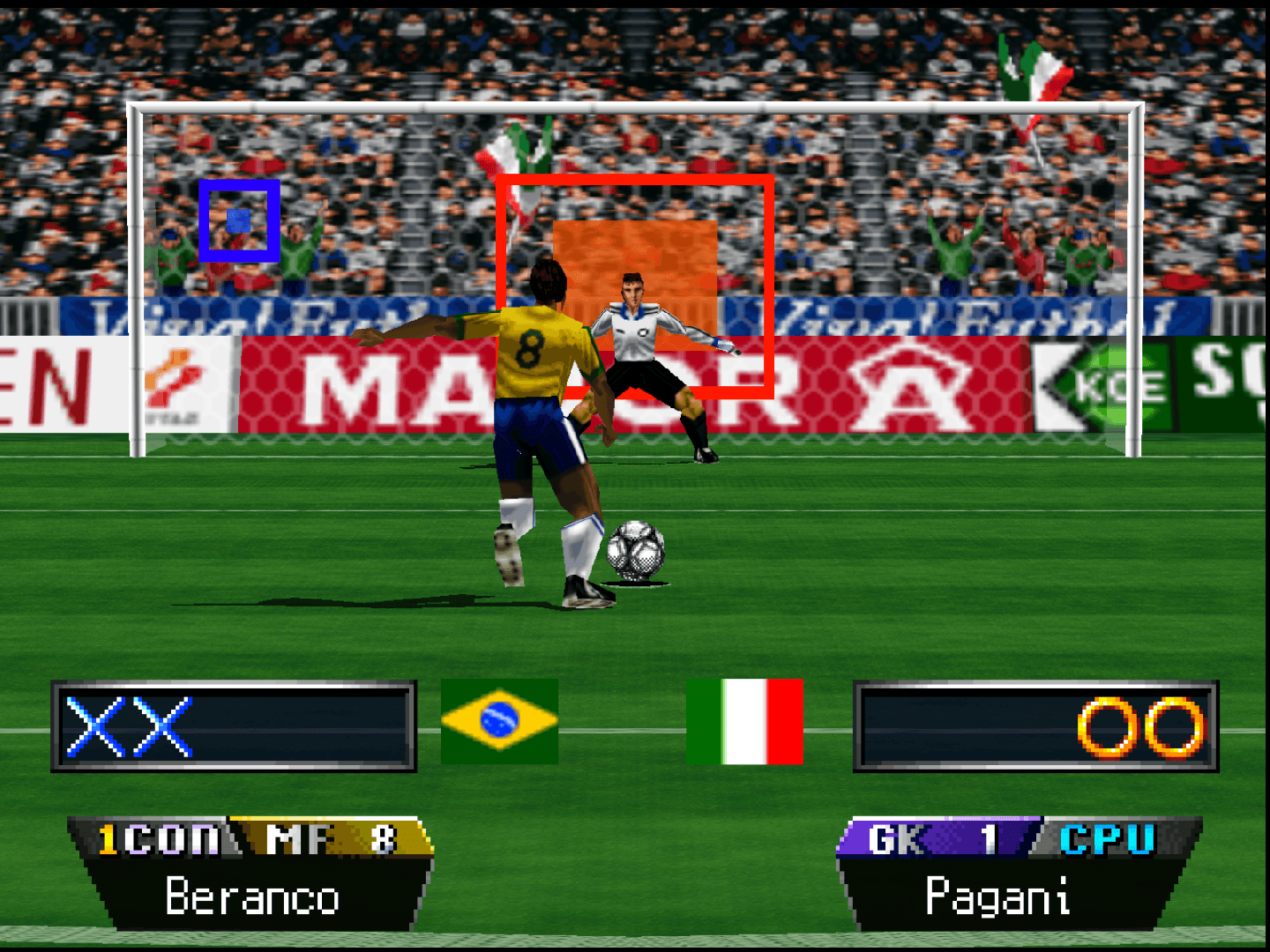Select the first blue X shot marker
This screenshot has height=952, width=1270.
(x=93, y=723)
